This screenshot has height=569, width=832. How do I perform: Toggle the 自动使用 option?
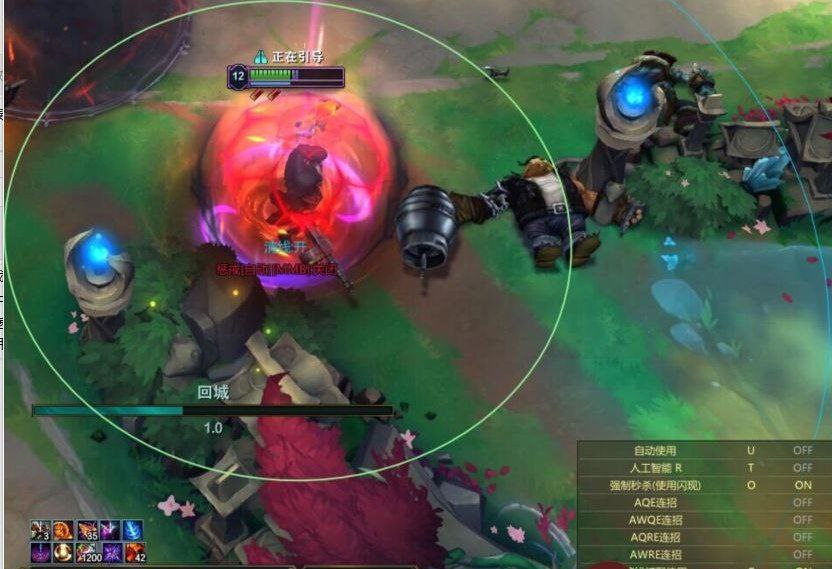[x=802, y=451]
